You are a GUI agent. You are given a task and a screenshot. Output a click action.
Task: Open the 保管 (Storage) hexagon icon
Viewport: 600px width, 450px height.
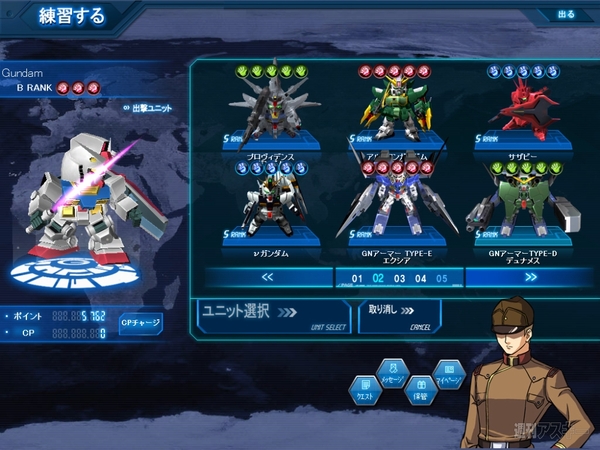pyautogui.click(x=421, y=391)
